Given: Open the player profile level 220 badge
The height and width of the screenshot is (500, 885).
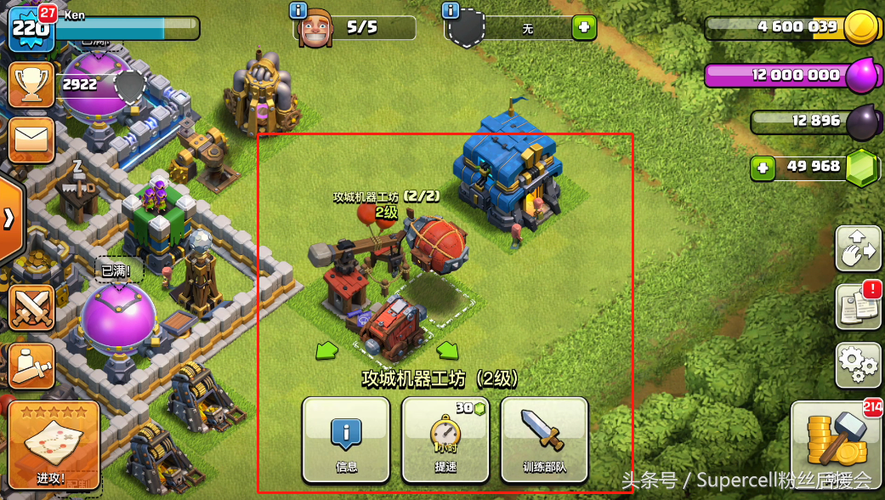Looking at the screenshot, I should pyautogui.click(x=30, y=28).
